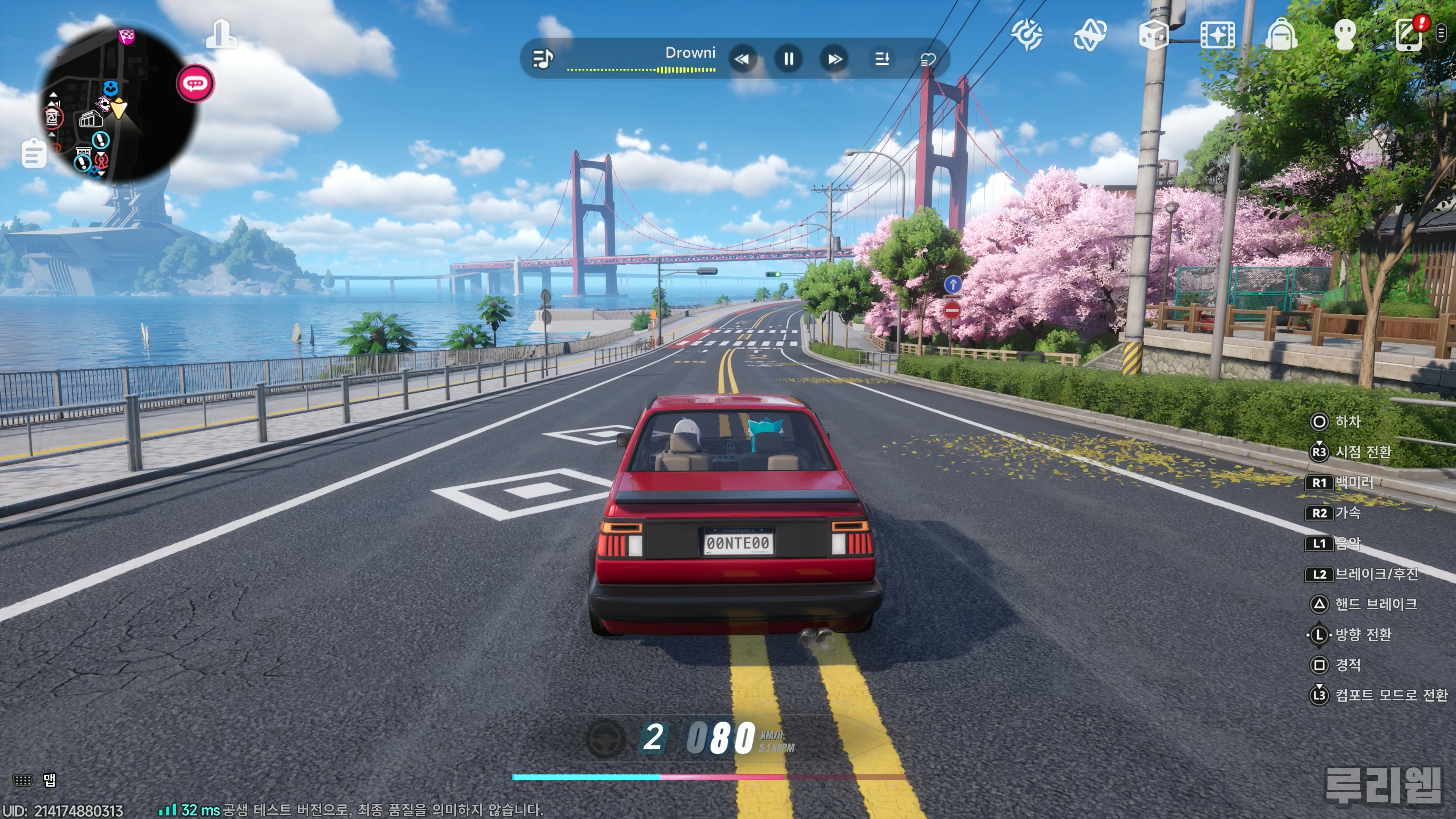This screenshot has width=1456, height=819.
Task: Open the character head icon menu
Action: (1345, 35)
